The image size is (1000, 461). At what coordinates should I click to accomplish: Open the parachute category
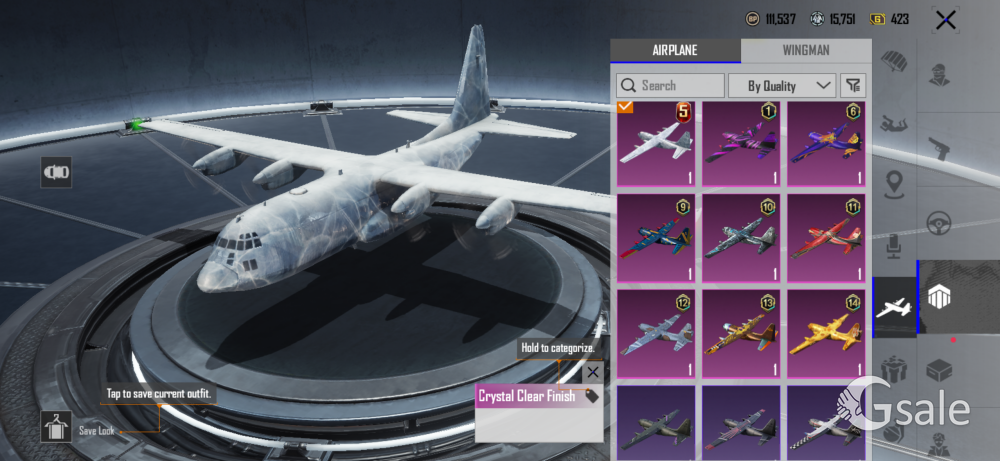pyautogui.click(x=894, y=64)
